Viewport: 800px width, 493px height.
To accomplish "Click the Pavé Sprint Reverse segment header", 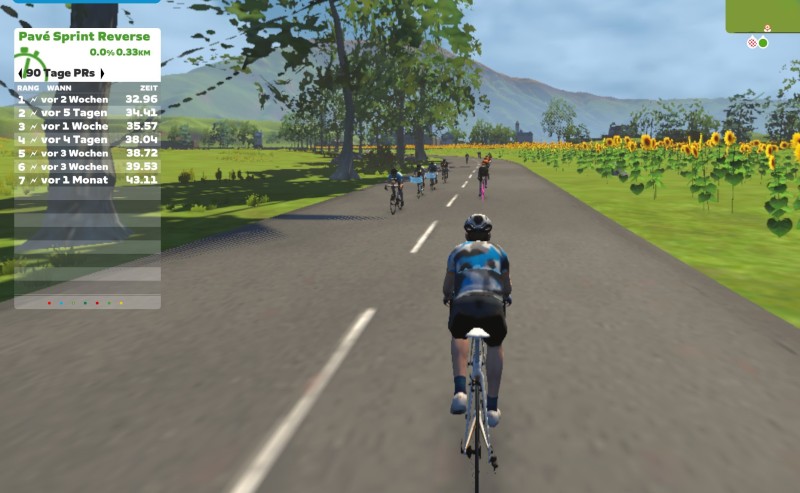I will click(84, 37).
